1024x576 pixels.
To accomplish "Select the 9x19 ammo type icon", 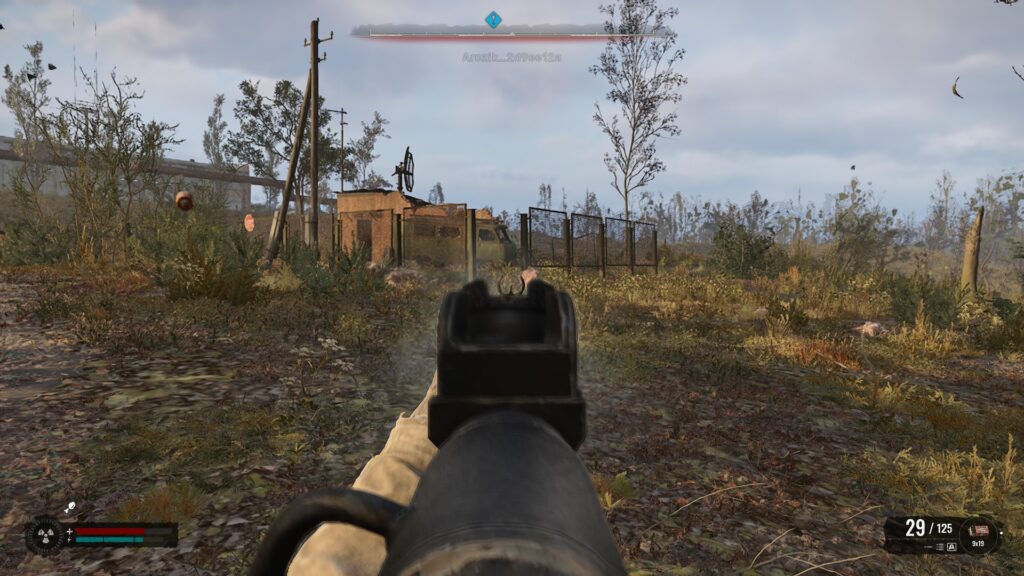I will (979, 533).
